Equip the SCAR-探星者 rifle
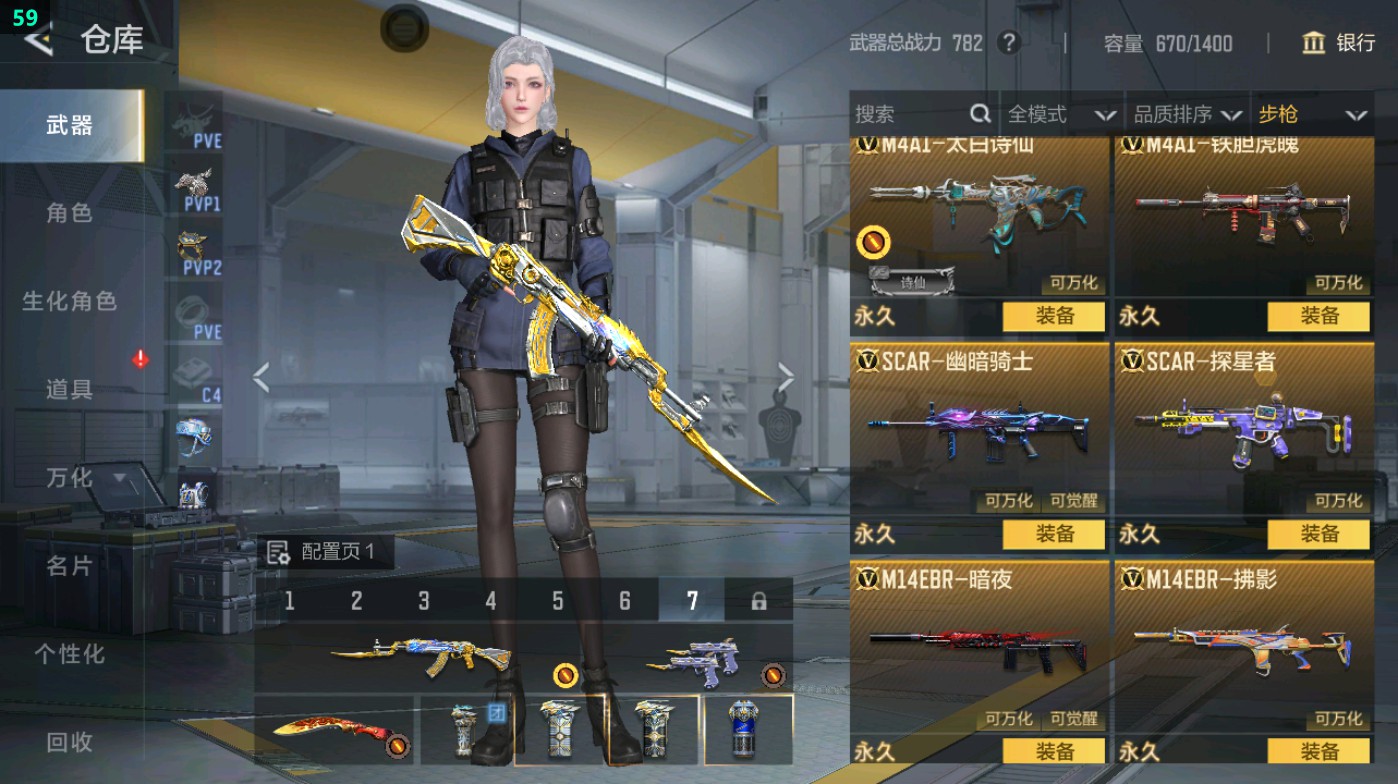Image resolution: width=1398 pixels, height=784 pixels. (1318, 534)
